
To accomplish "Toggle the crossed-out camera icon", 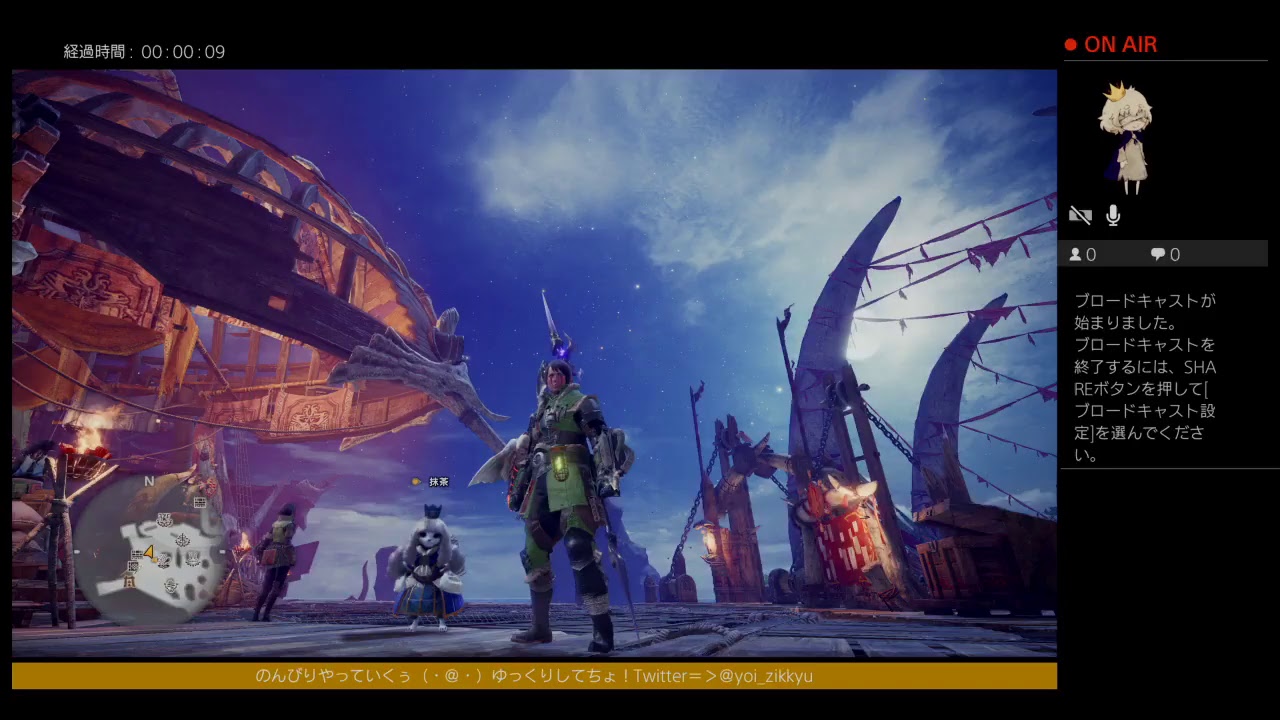I will (x=1080, y=215).
